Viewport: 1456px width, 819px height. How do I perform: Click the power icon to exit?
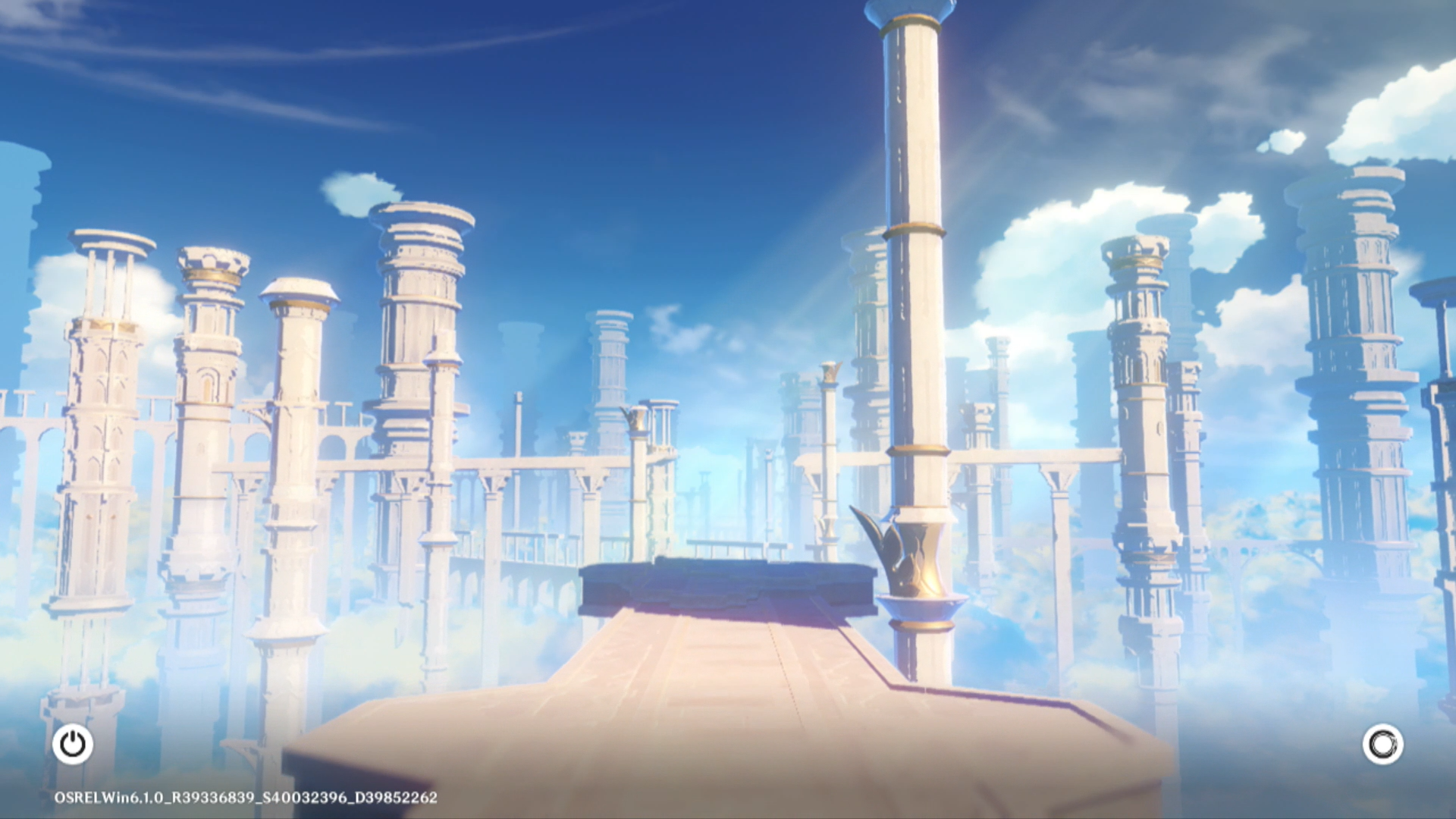click(x=73, y=744)
